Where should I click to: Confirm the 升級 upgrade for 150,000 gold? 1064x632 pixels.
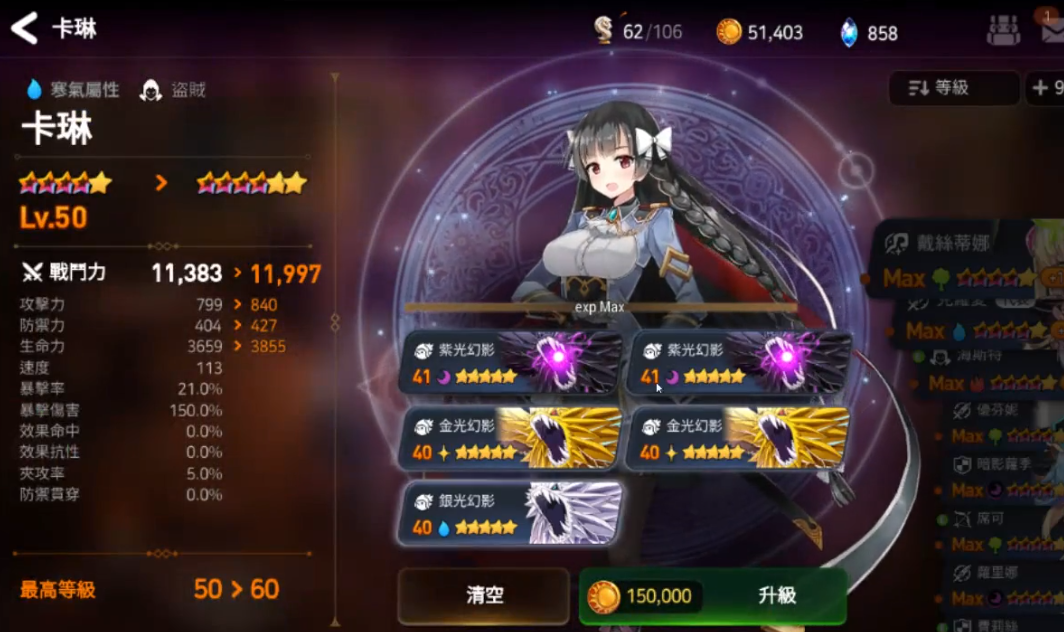[x=713, y=596]
